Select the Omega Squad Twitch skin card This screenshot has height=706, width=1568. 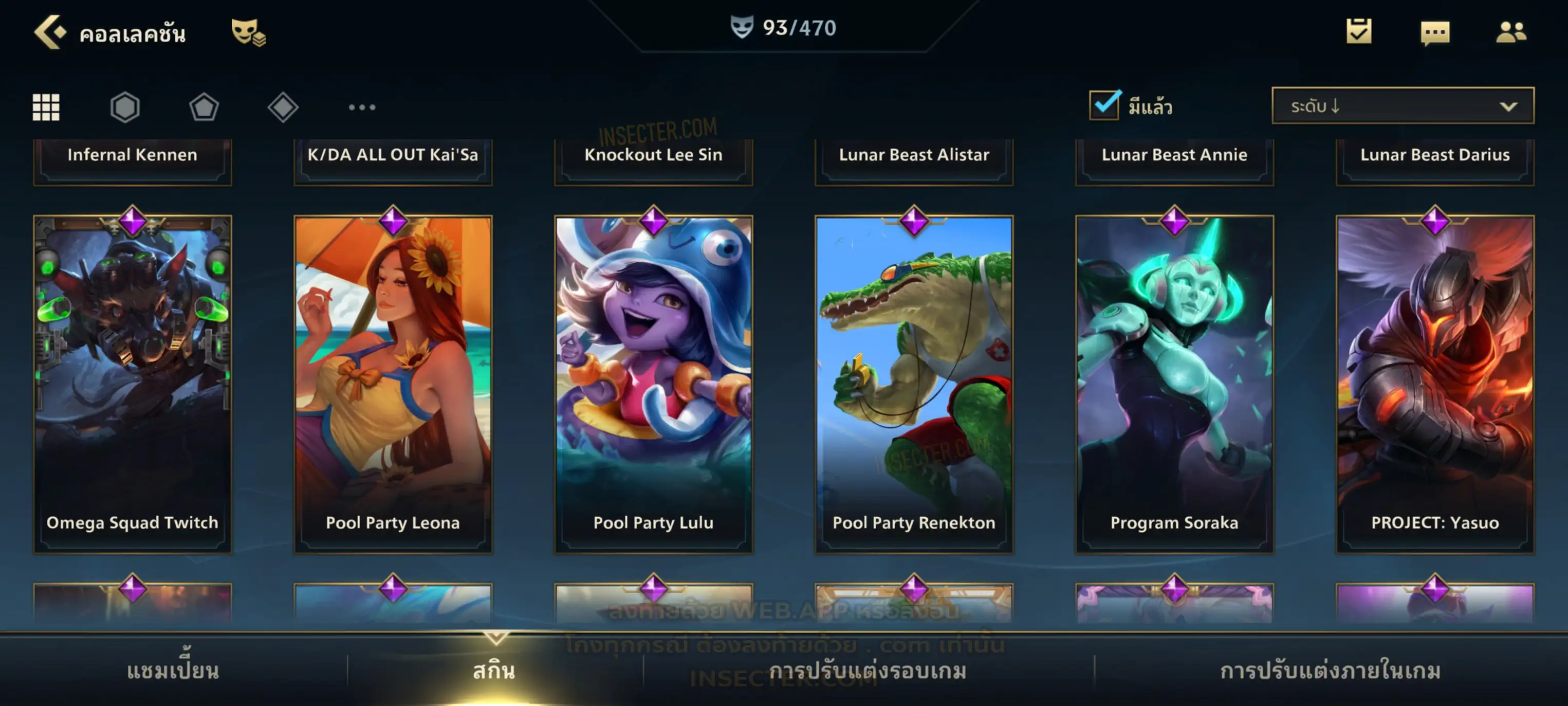coord(133,384)
